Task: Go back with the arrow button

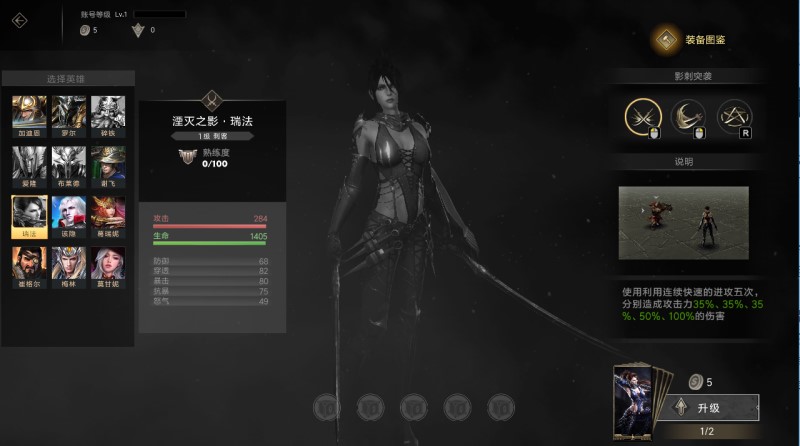Action: click(x=20, y=19)
